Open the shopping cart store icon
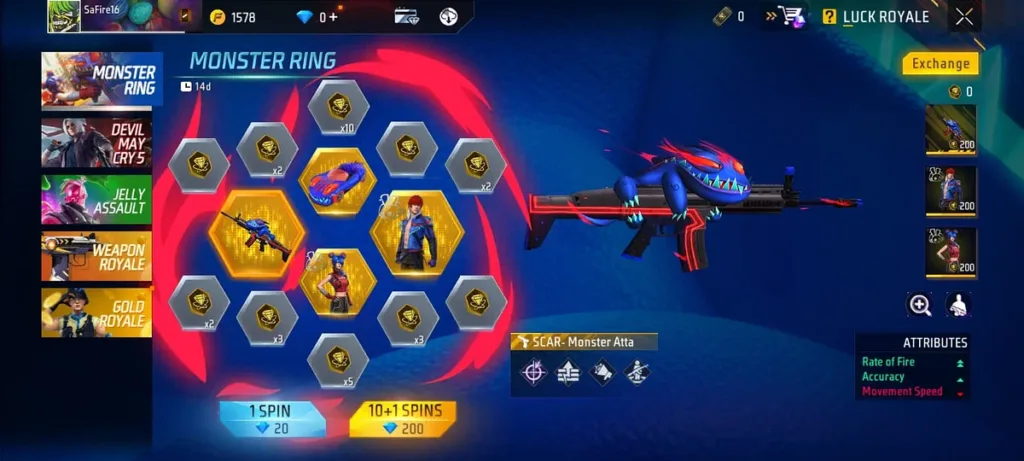Viewport: 1024px width, 461px height. point(792,17)
